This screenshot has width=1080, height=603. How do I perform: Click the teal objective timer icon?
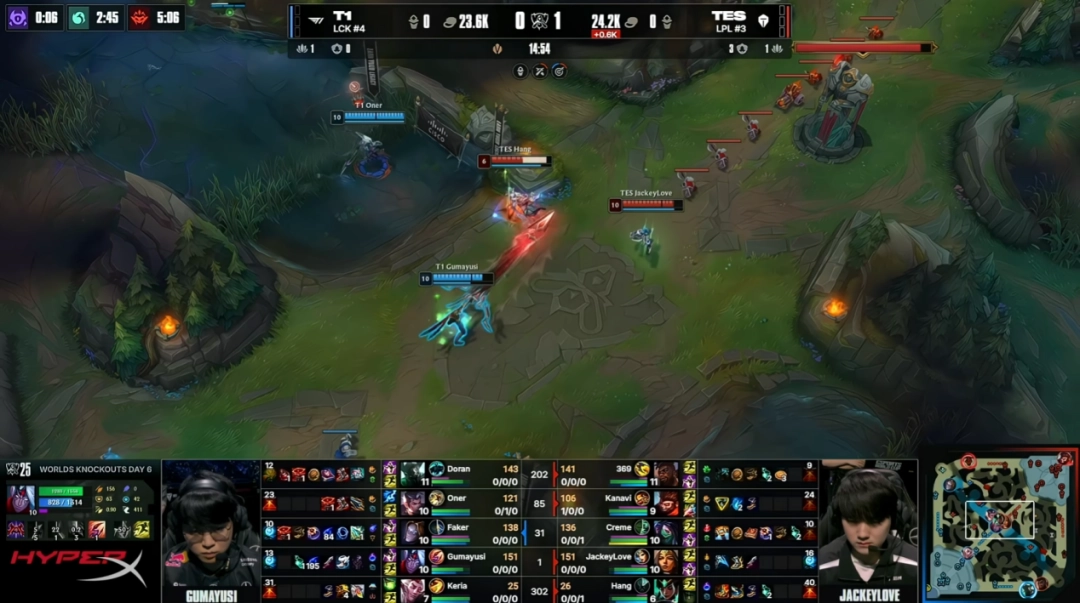(79, 17)
